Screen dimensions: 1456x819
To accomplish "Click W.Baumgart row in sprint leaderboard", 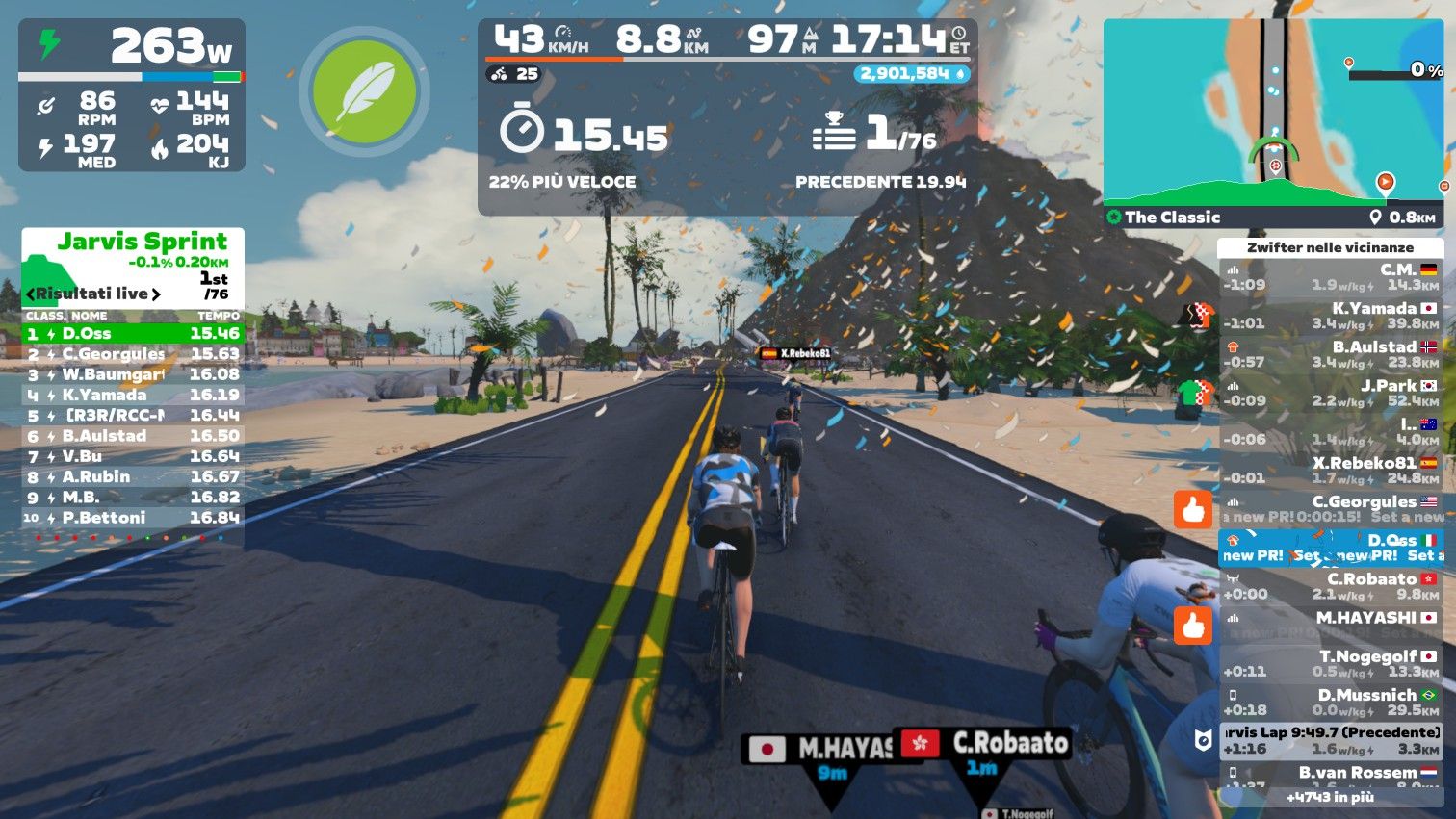I will (133, 374).
